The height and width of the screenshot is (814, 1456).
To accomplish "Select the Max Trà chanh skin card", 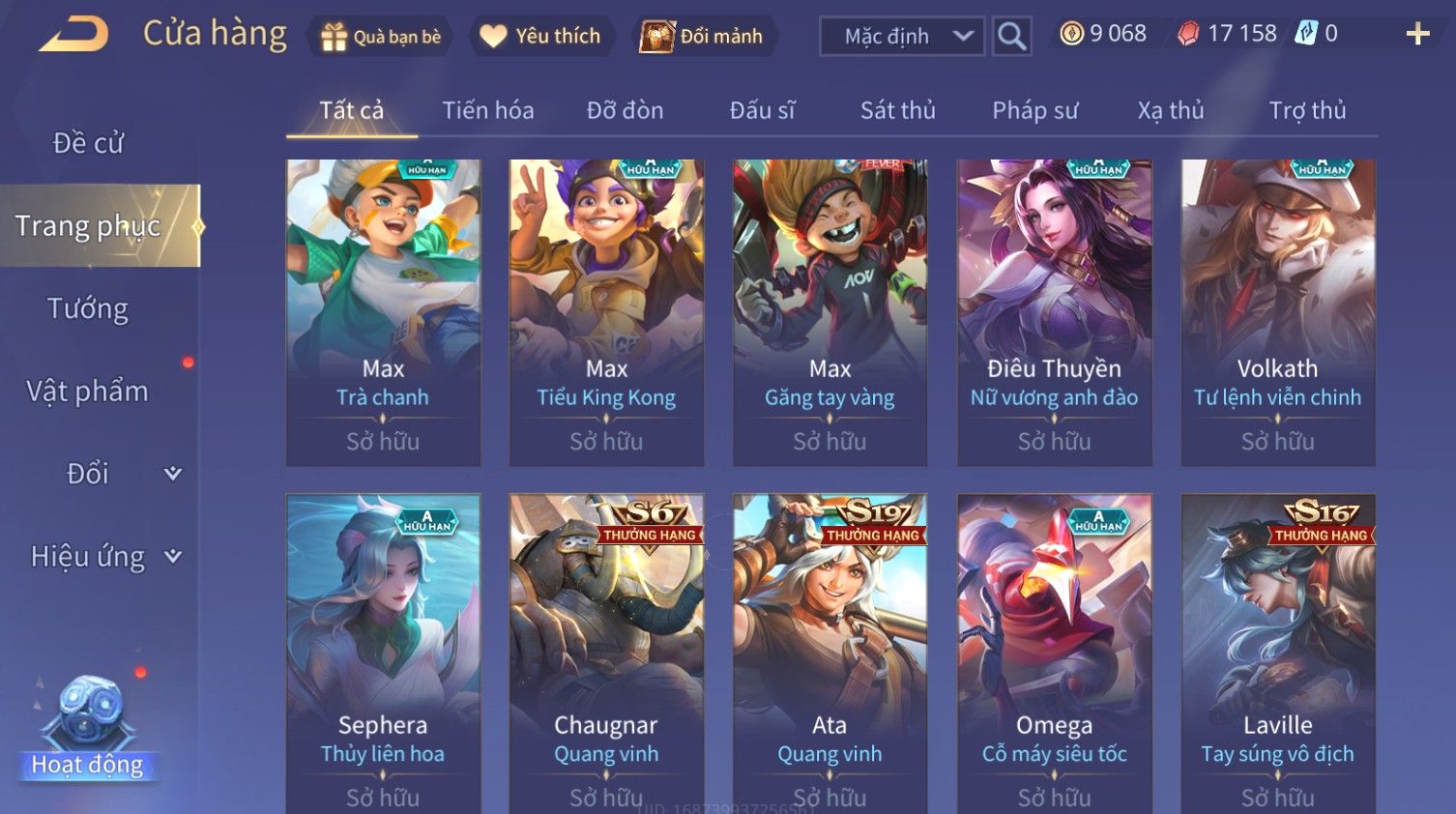I will (x=383, y=311).
